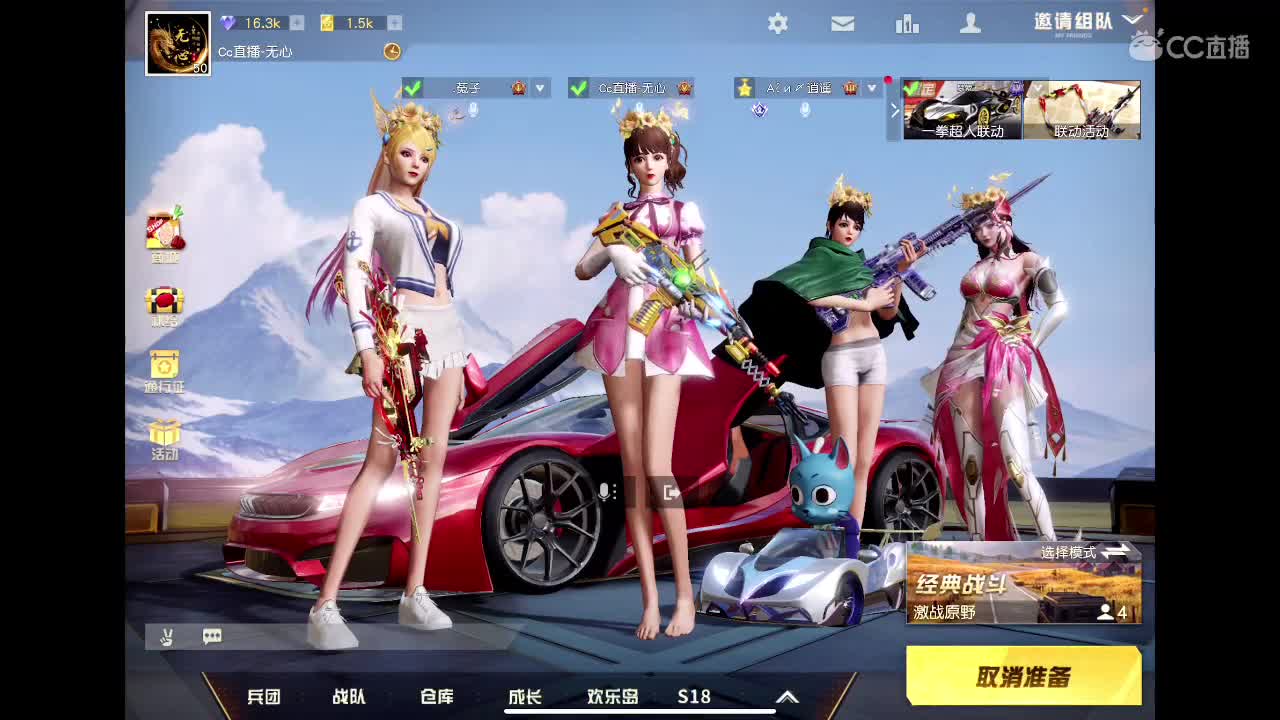This screenshot has width=1280, height=720.
Task: Open the settings gear icon at the top
Action: (778, 22)
